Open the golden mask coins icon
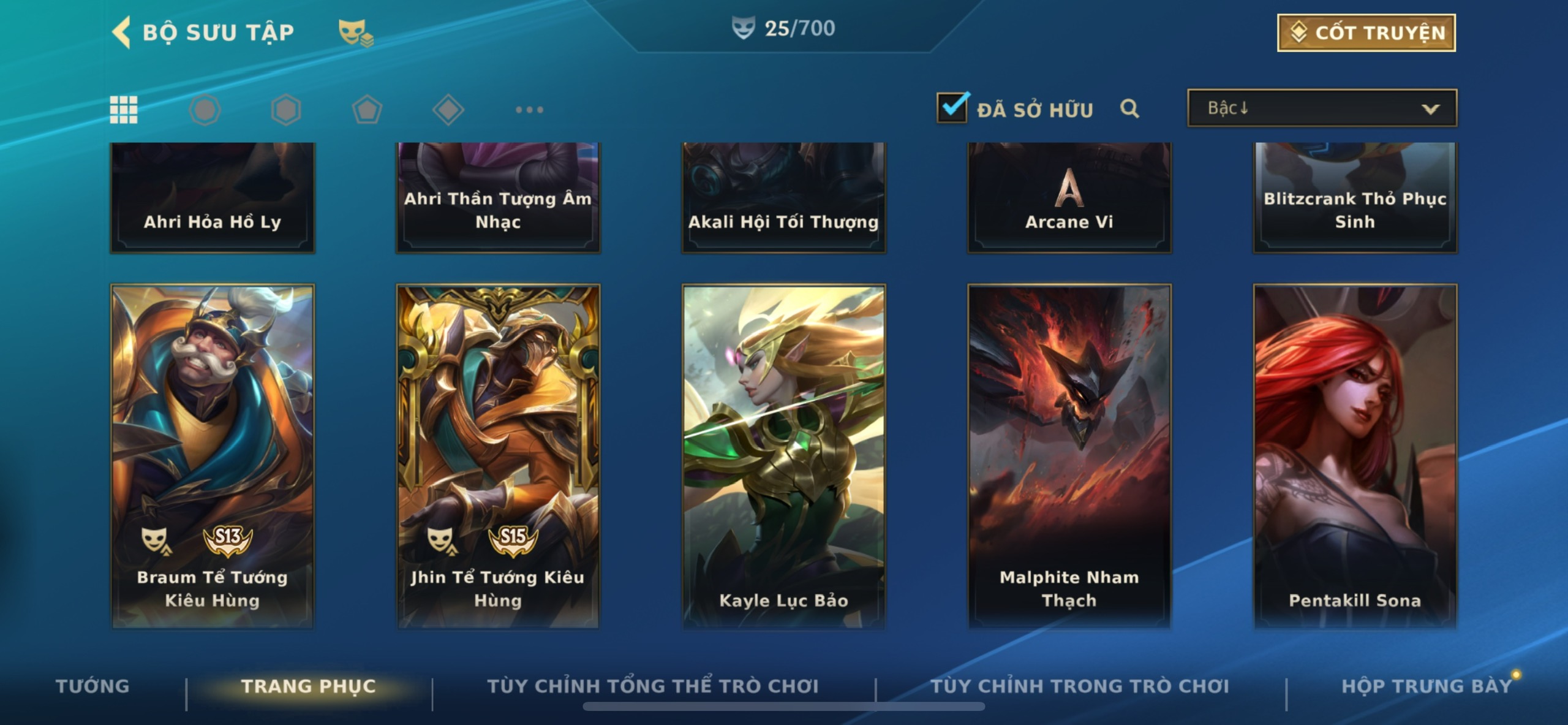Image resolution: width=1568 pixels, height=725 pixels. (356, 32)
